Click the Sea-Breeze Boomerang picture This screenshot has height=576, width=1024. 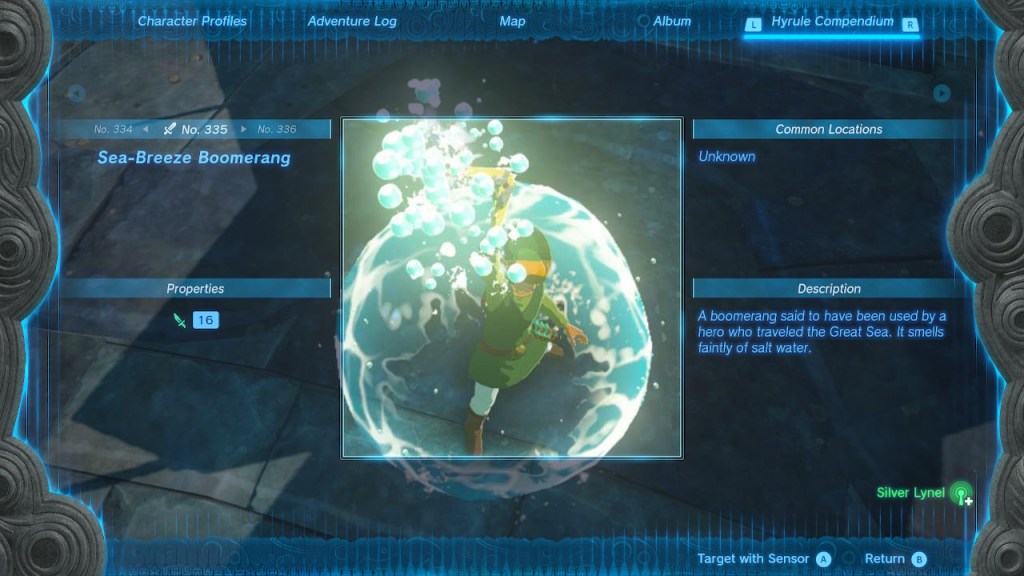512,288
